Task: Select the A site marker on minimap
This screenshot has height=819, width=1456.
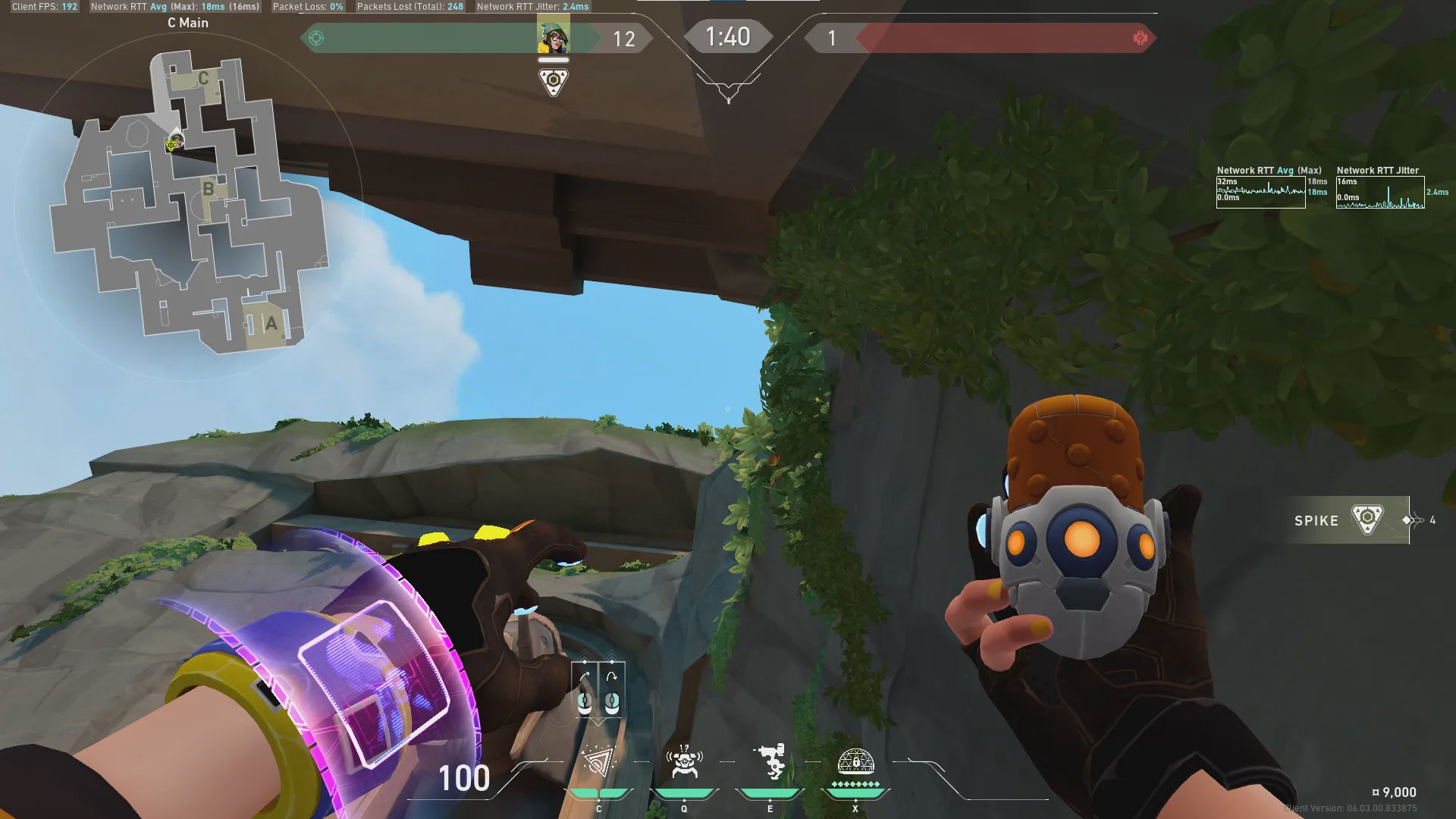Action: click(x=271, y=325)
